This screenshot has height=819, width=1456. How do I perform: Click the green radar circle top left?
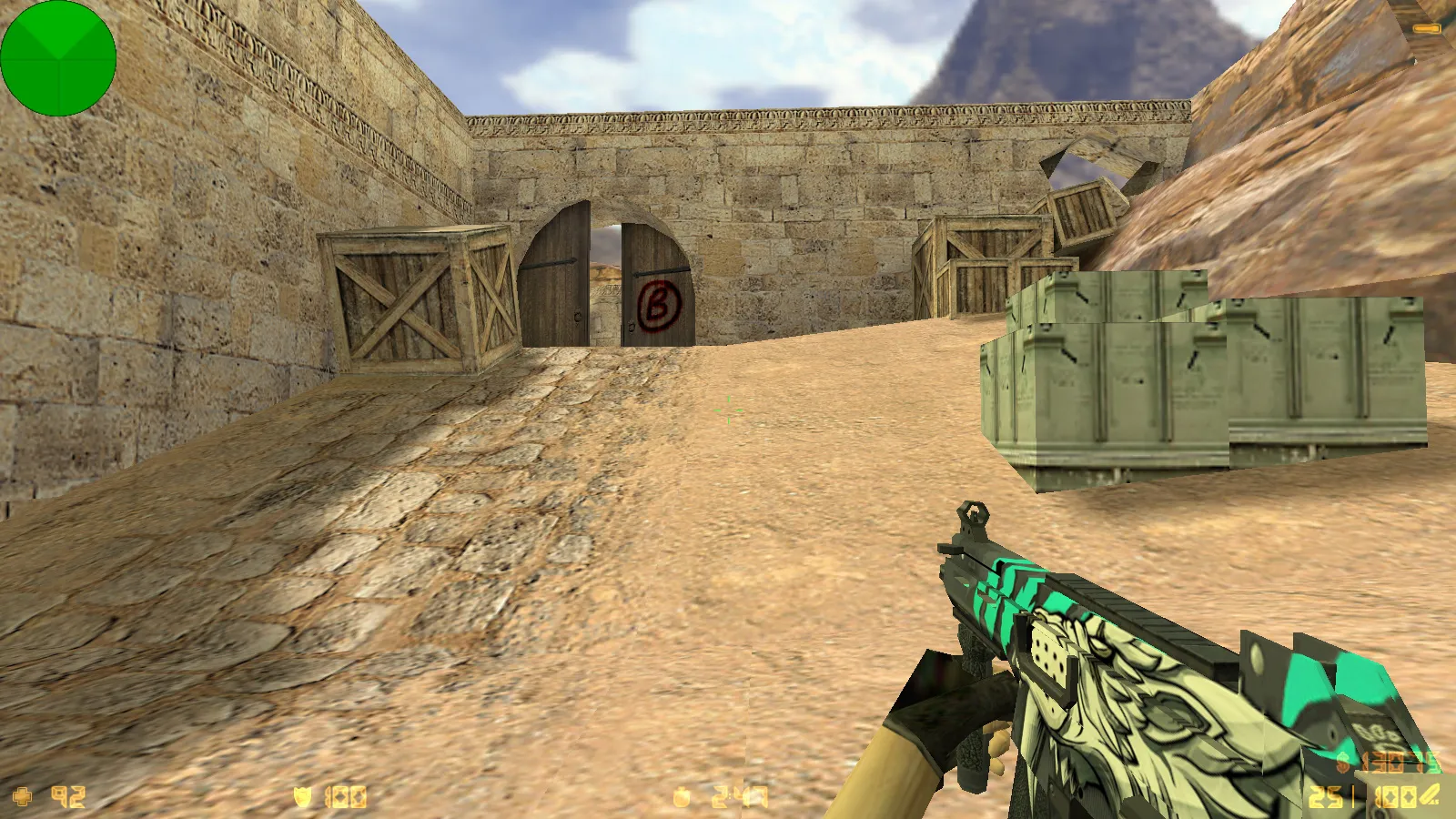(x=58, y=59)
